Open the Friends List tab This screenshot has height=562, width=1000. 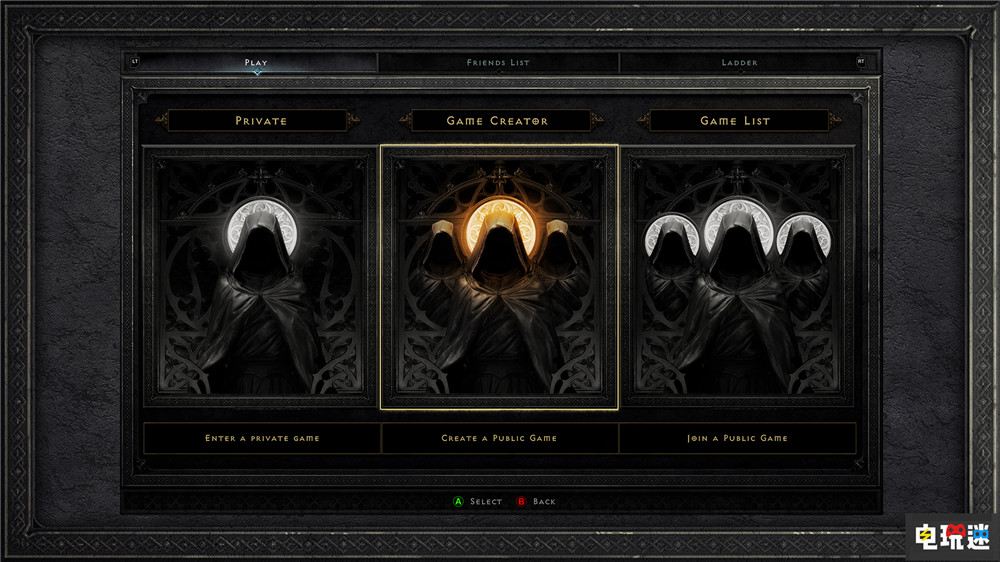click(498, 63)
